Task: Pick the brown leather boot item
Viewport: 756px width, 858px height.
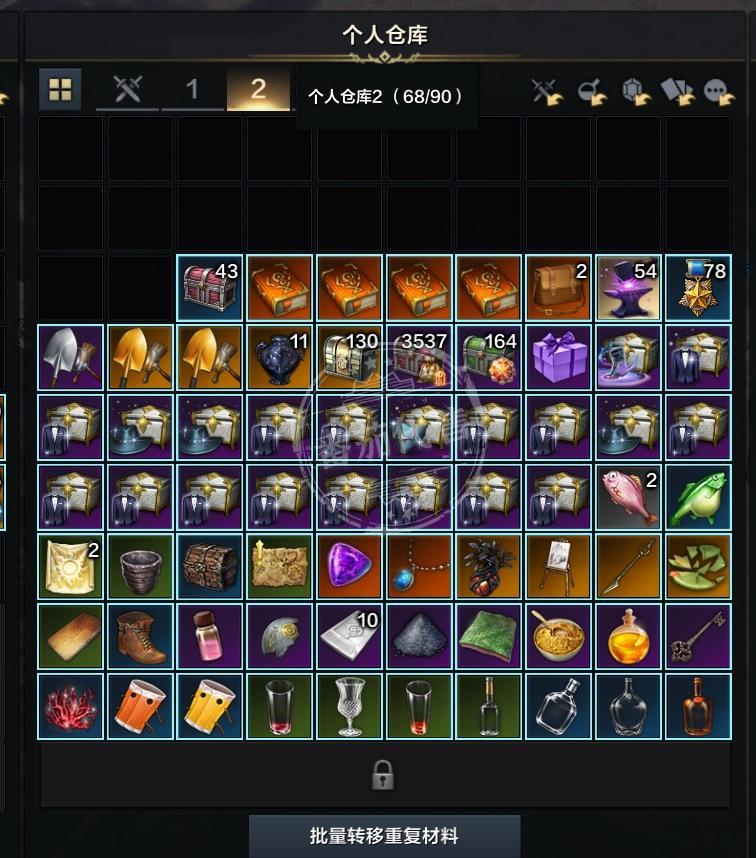Action: 140,637
